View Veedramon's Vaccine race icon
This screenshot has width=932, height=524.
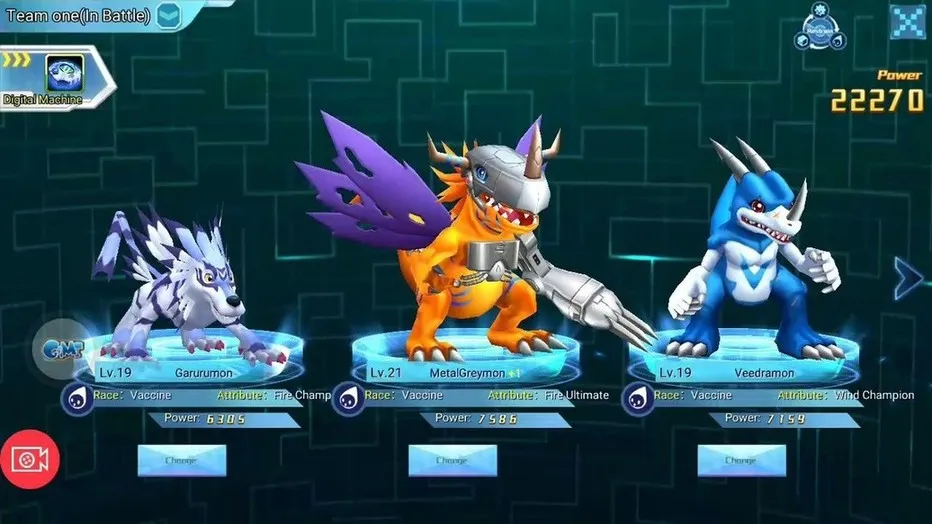pos(638,399)
